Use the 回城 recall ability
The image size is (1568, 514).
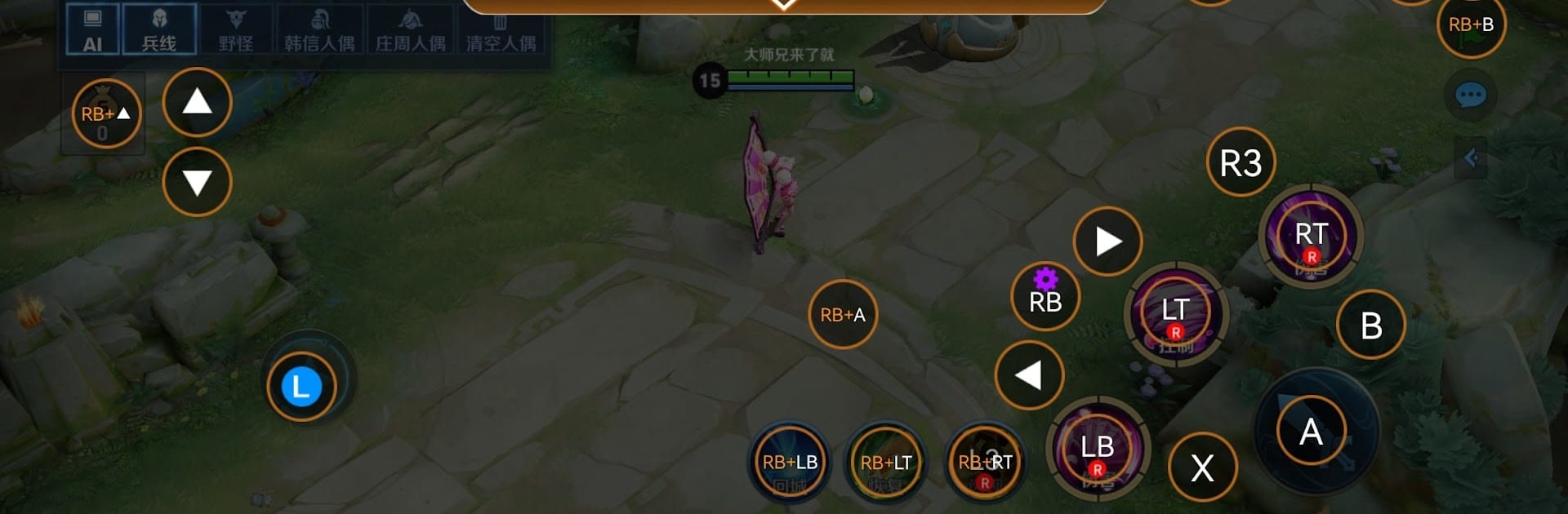click(790, 463)
